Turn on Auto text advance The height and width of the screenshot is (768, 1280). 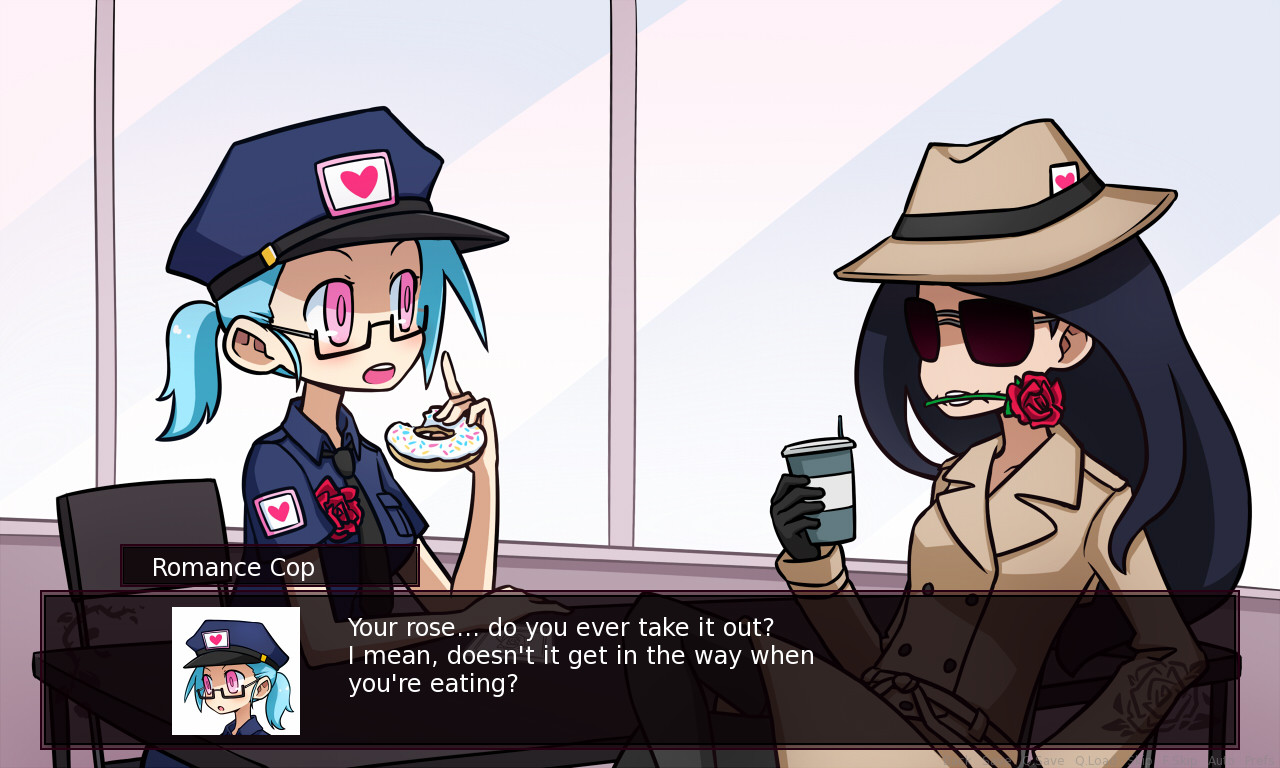click(x=1220, y=760)
